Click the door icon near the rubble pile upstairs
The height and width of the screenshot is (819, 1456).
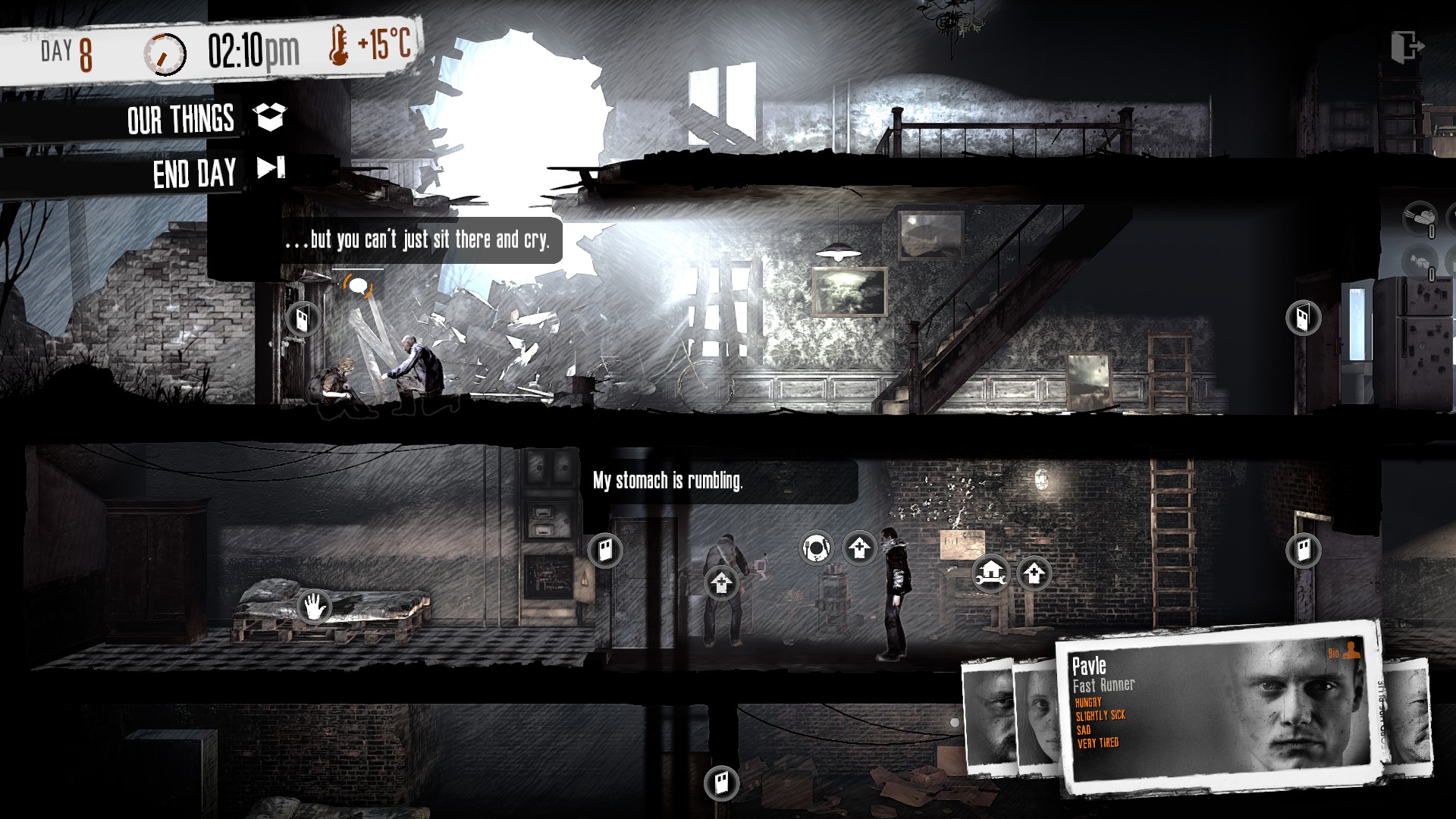(302, 318)
